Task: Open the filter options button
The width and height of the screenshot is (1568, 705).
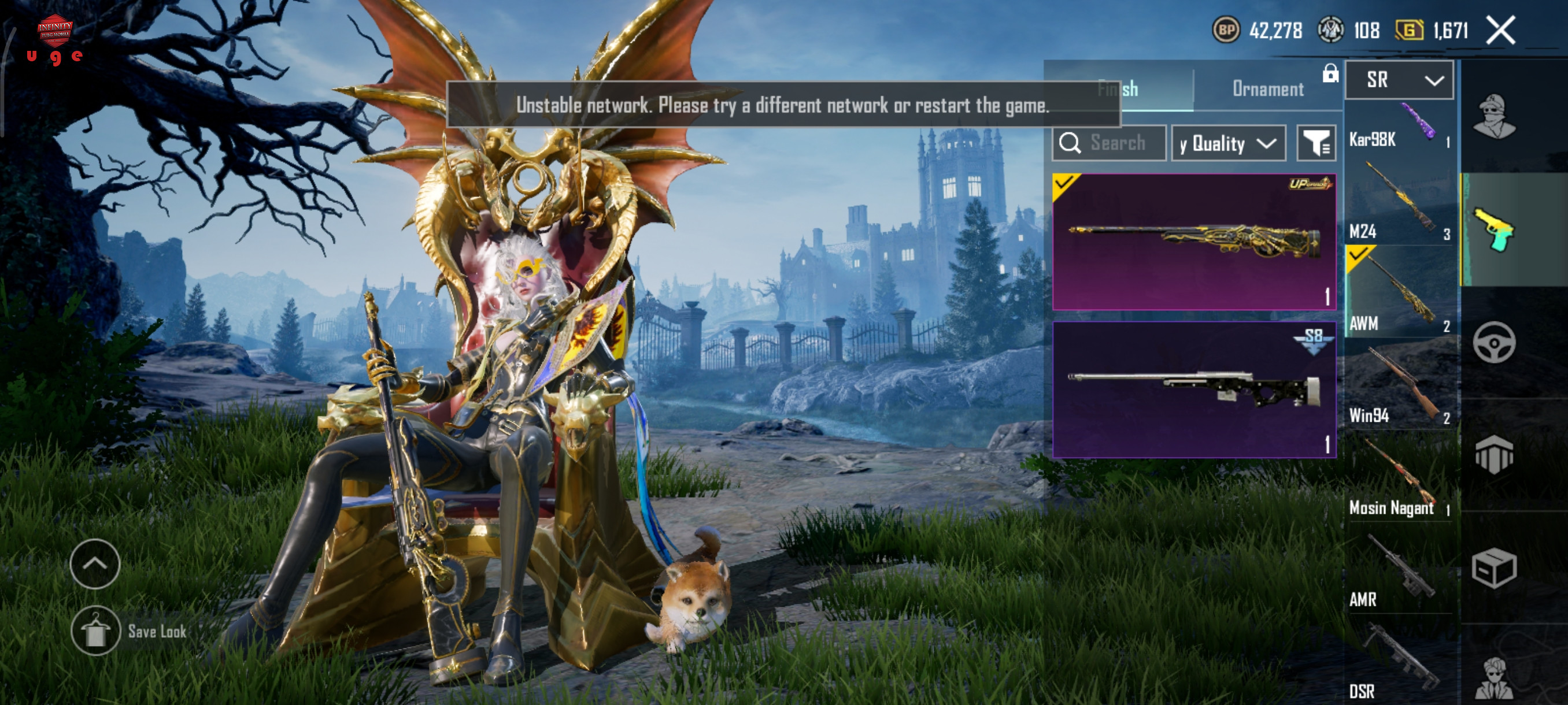Action: tap(1316, 143)
